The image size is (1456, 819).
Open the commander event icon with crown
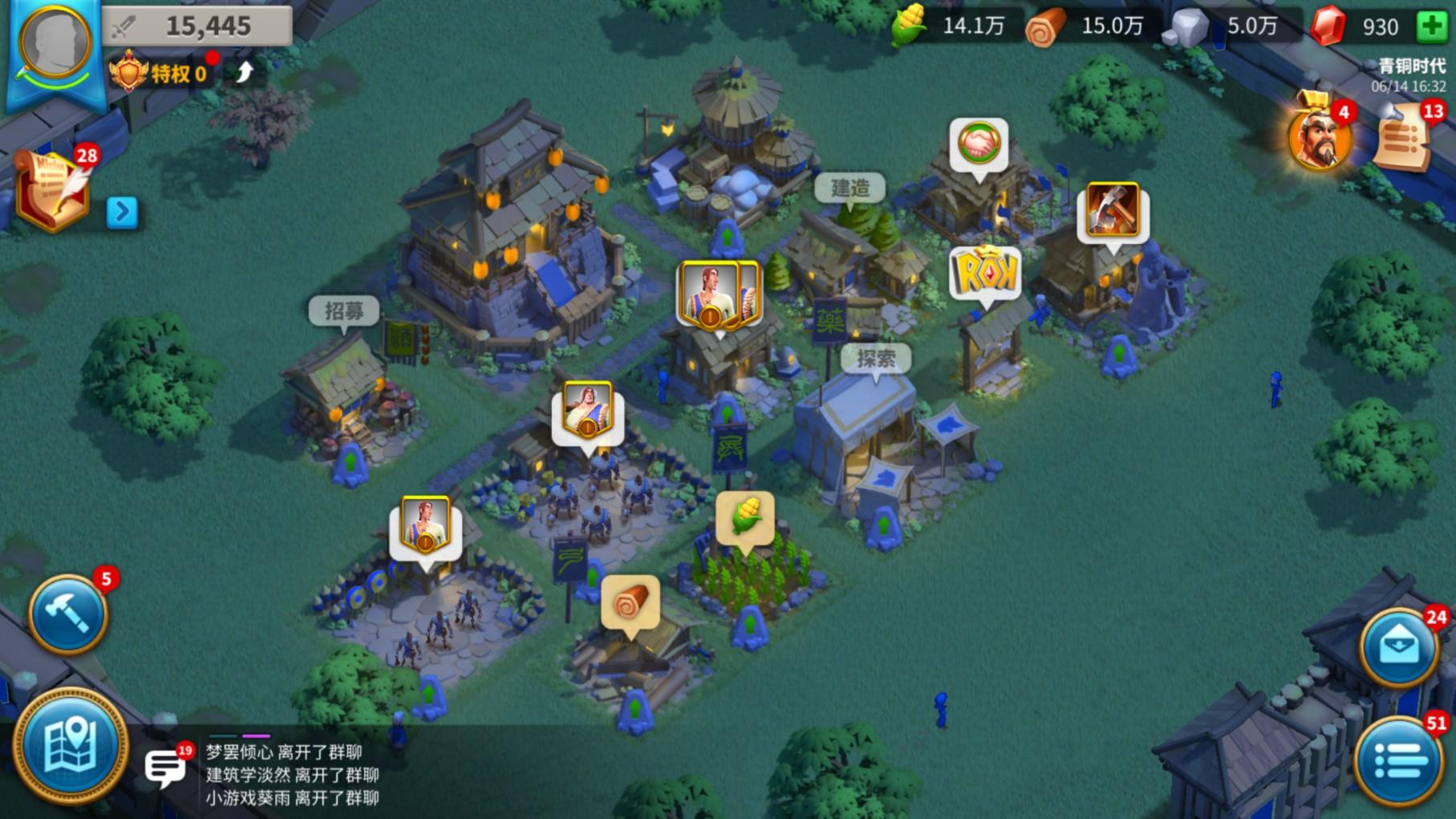point(1317,136)
